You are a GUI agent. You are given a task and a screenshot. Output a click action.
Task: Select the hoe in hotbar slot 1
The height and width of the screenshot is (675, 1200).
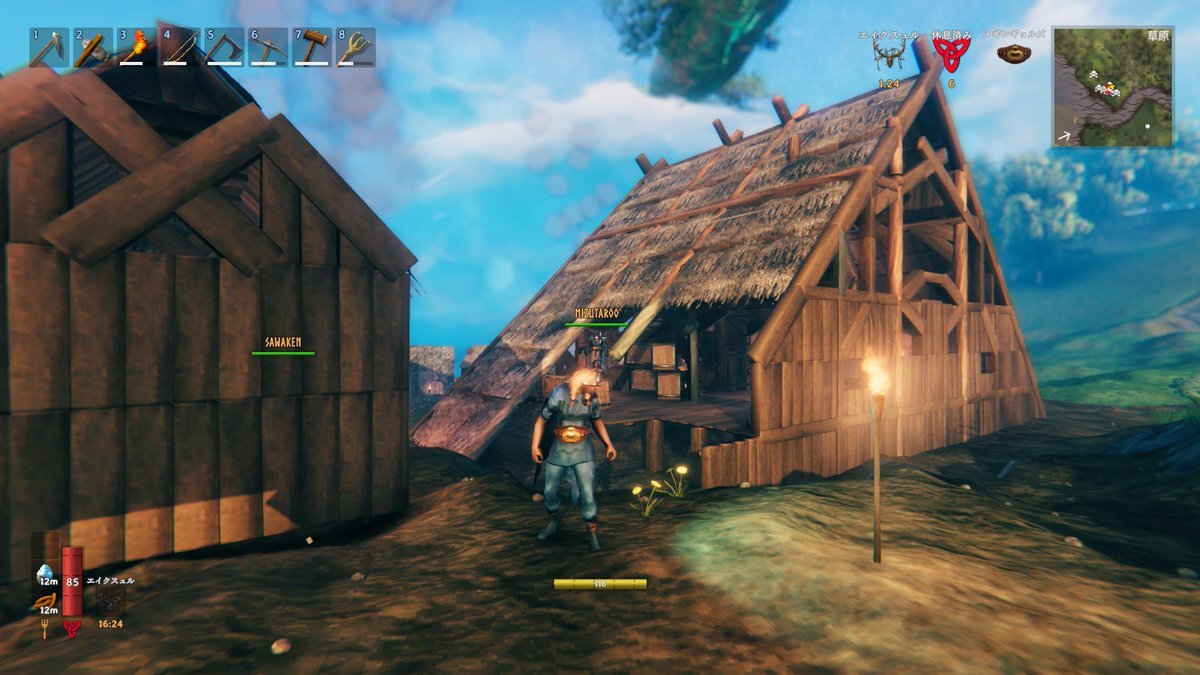pyautogui.click(x=48, y=47)
